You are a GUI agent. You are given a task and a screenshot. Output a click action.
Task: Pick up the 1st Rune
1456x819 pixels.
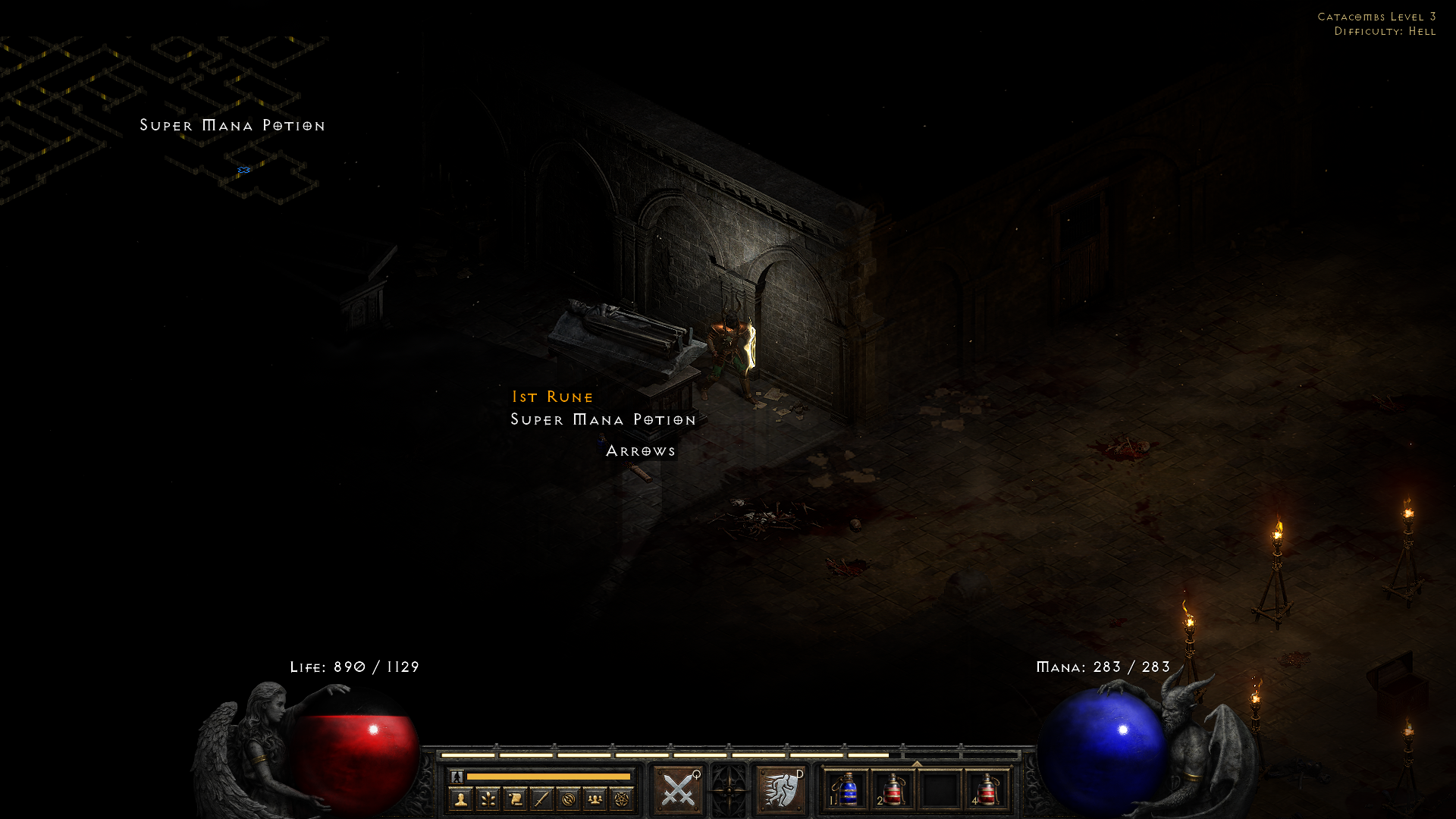point(552,397)
